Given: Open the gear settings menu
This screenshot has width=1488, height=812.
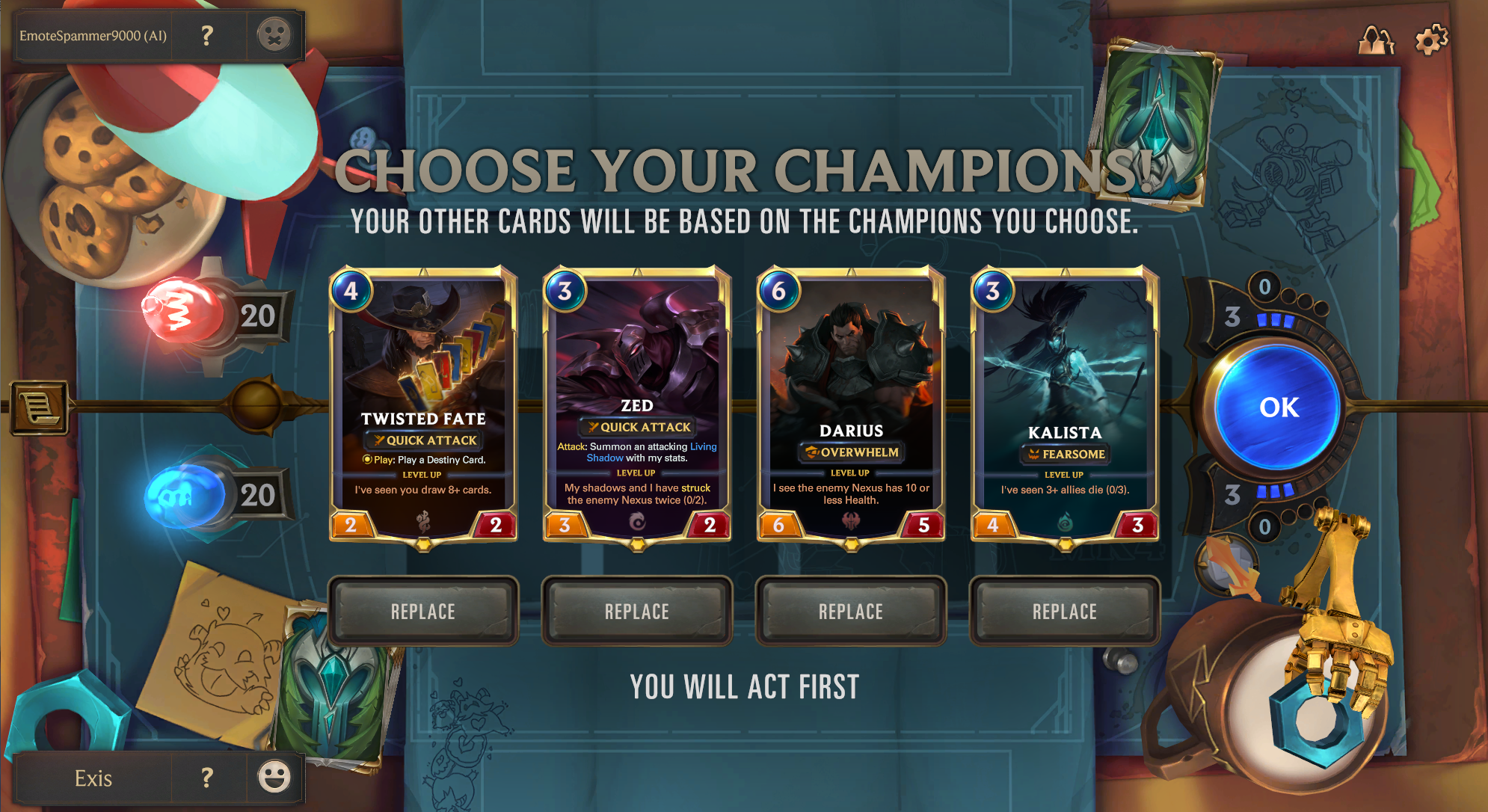Looking at the screenshot, I should click(x=1431, y=40).
